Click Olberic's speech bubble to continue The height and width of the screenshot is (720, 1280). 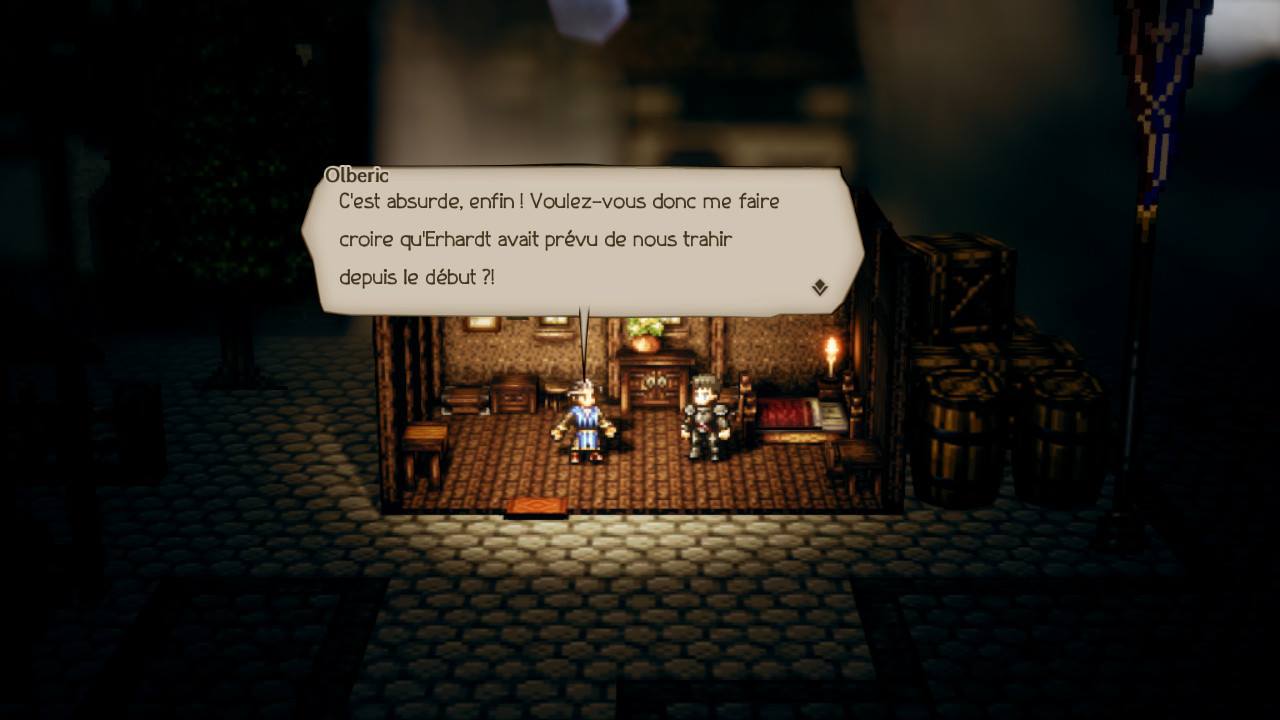[580, 240]
